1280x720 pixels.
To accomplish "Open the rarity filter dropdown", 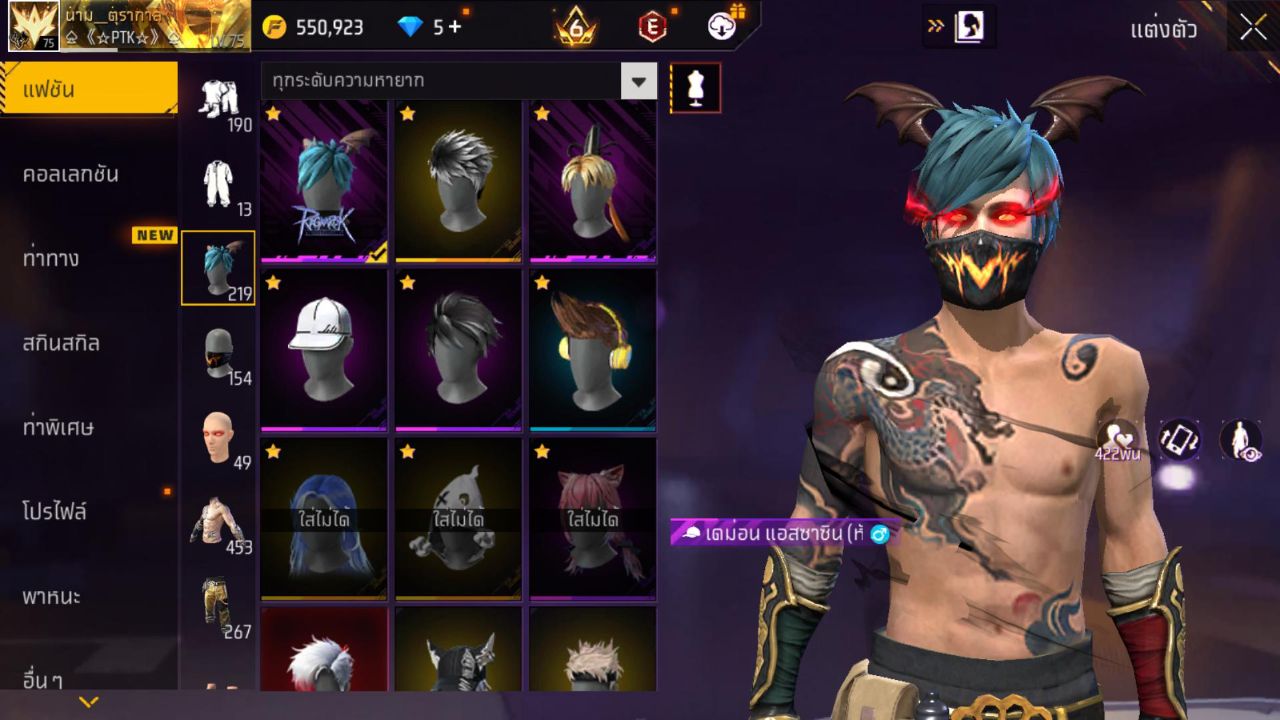I will pos(638,81).
